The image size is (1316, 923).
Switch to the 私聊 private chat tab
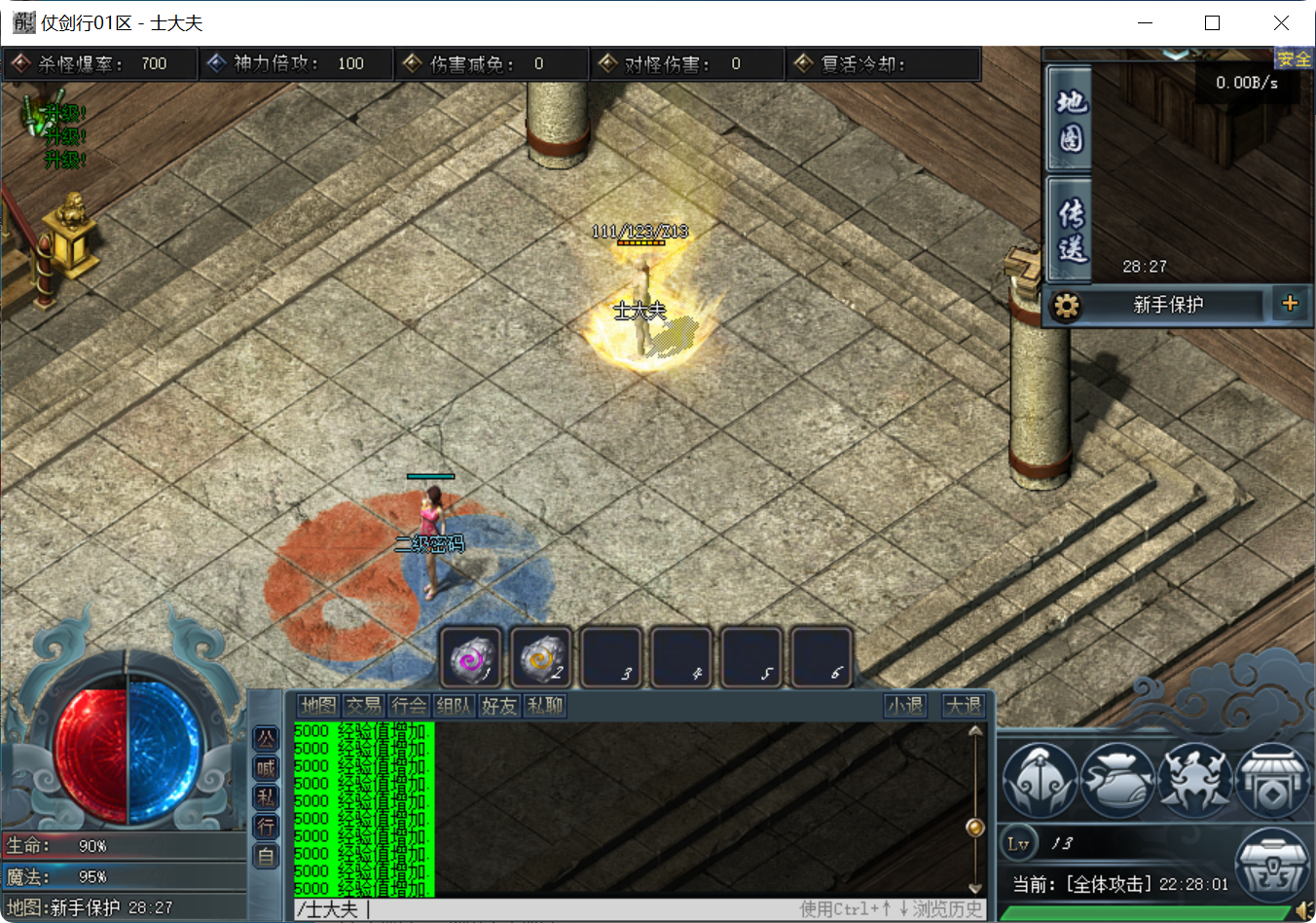tap(544, 706)
